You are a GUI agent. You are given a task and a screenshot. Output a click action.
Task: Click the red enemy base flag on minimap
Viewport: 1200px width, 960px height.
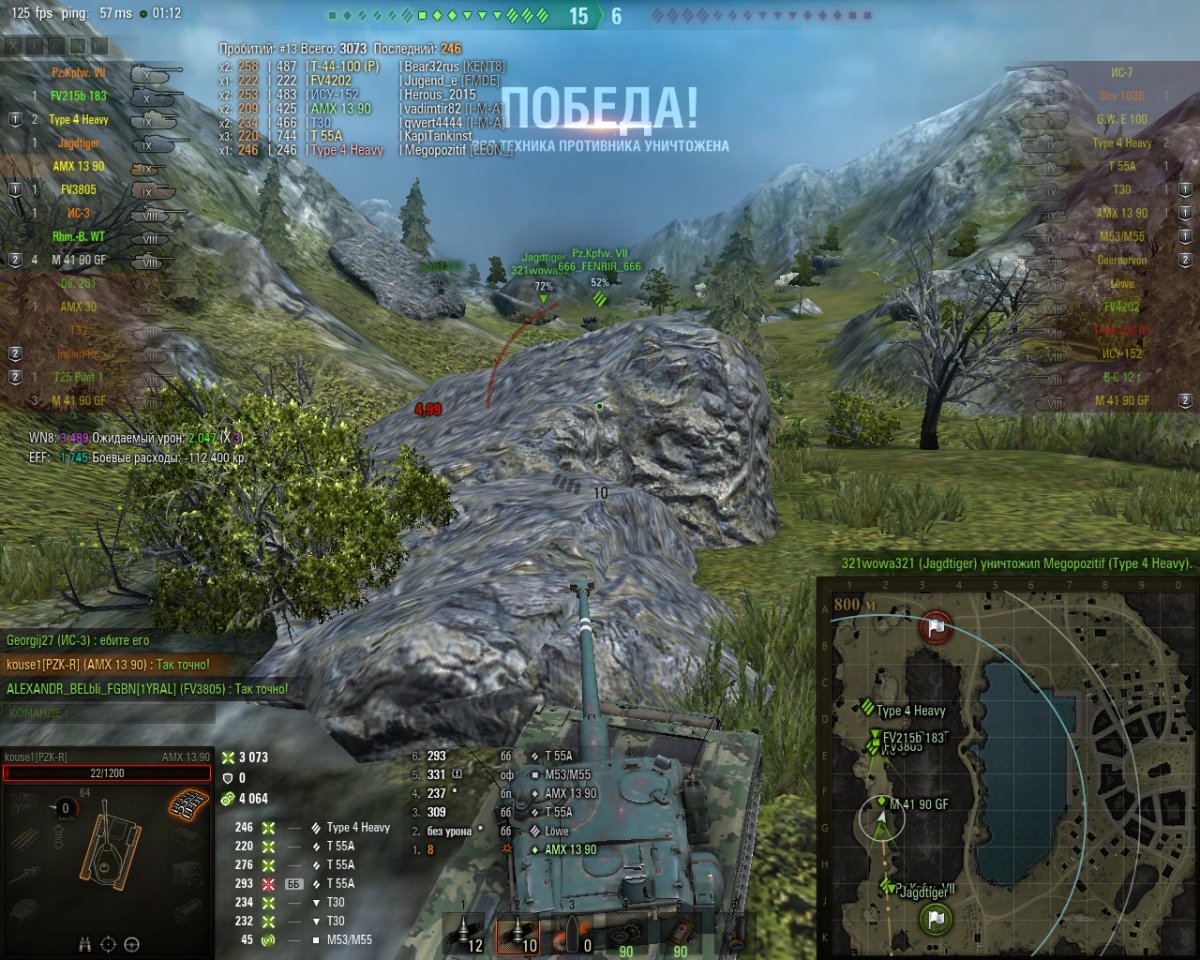[936, 627]
